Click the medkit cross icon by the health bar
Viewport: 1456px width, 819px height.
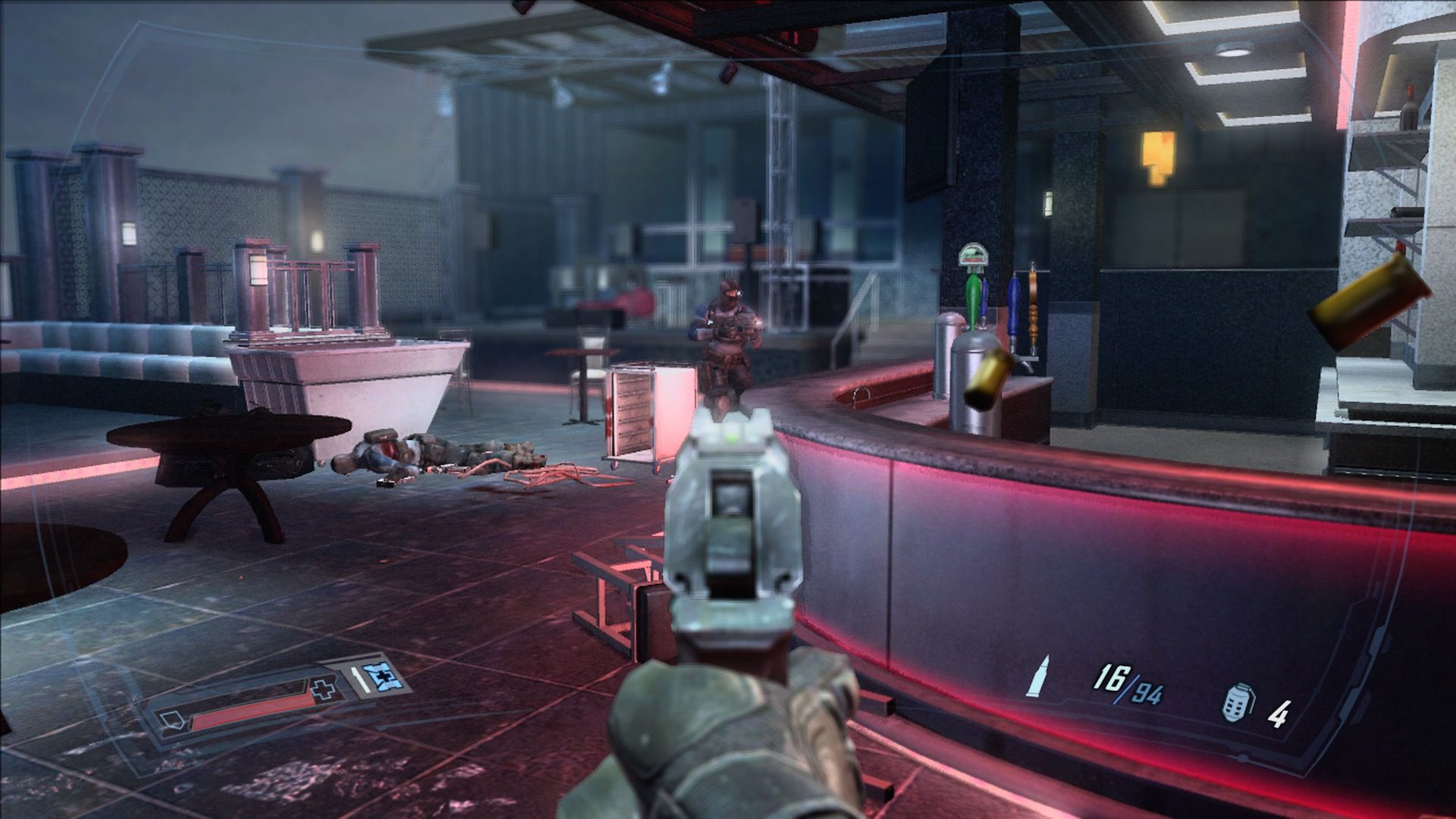point(322,689)
